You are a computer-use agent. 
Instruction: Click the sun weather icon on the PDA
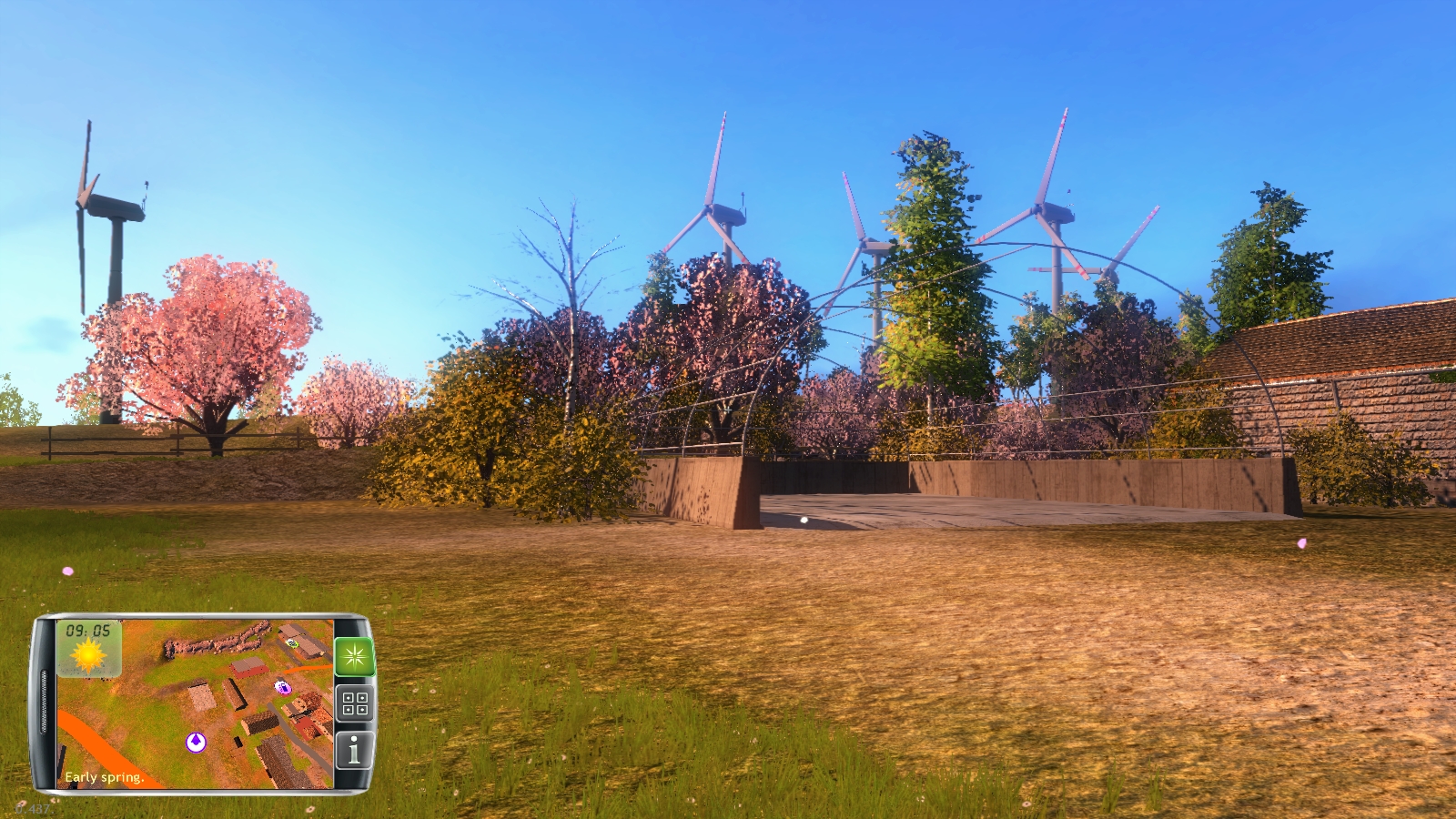pos(87,654)
